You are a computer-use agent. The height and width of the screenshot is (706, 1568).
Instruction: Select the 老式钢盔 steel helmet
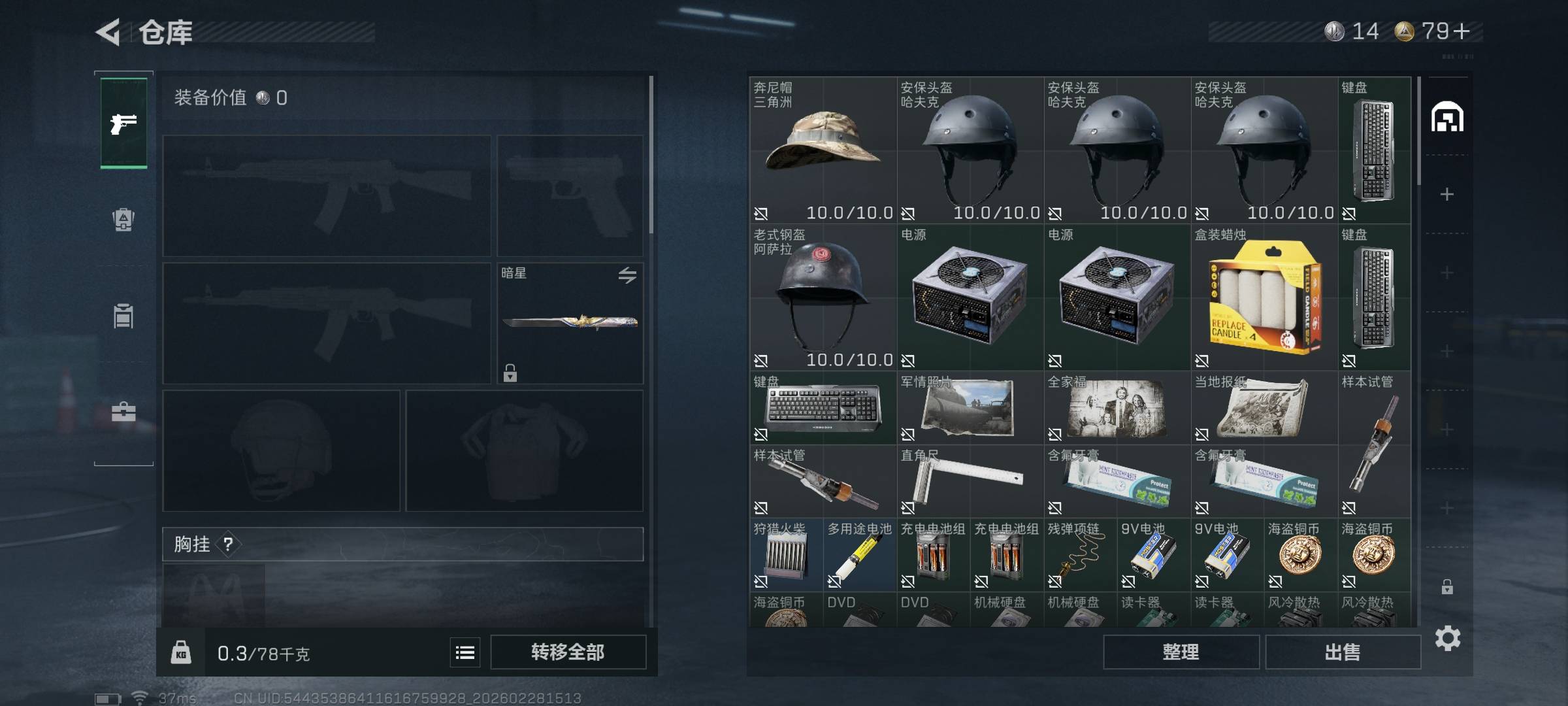pos(823,297)
